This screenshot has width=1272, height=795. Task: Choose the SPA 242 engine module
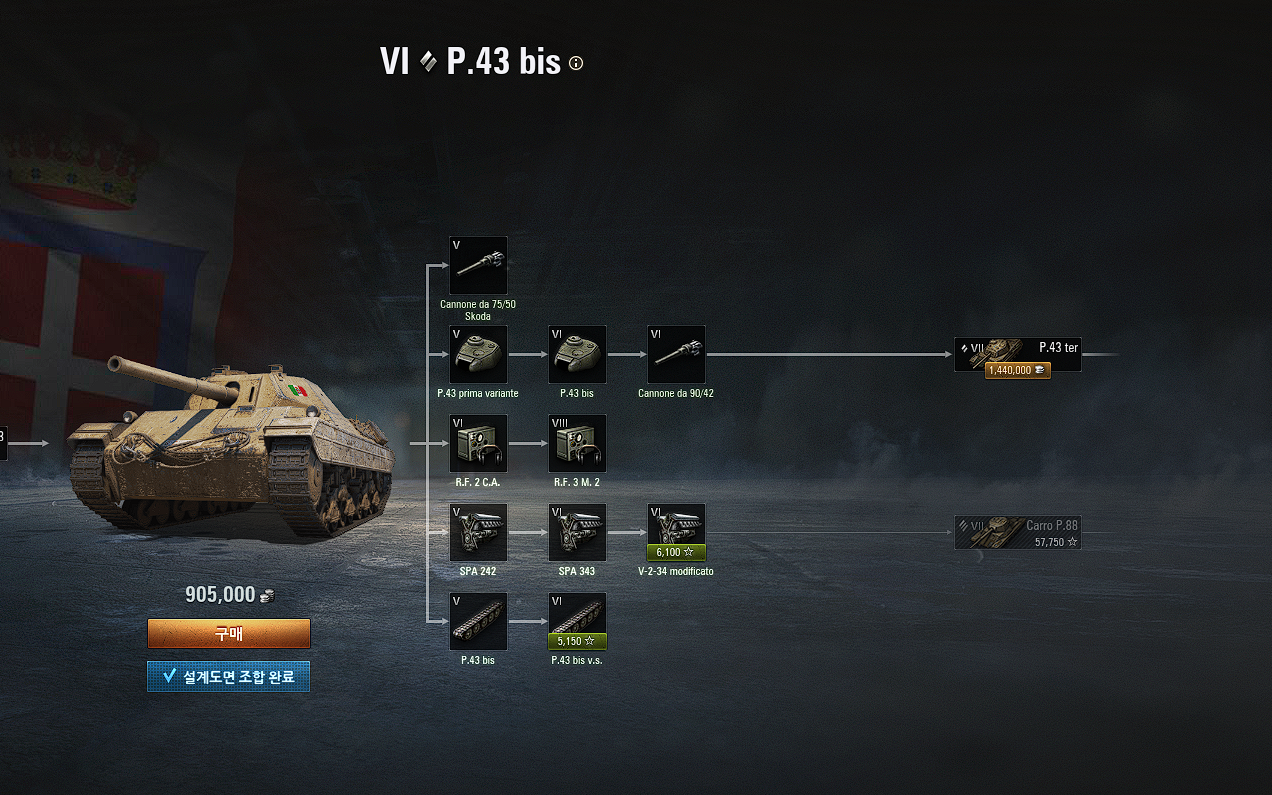point(478,532)
